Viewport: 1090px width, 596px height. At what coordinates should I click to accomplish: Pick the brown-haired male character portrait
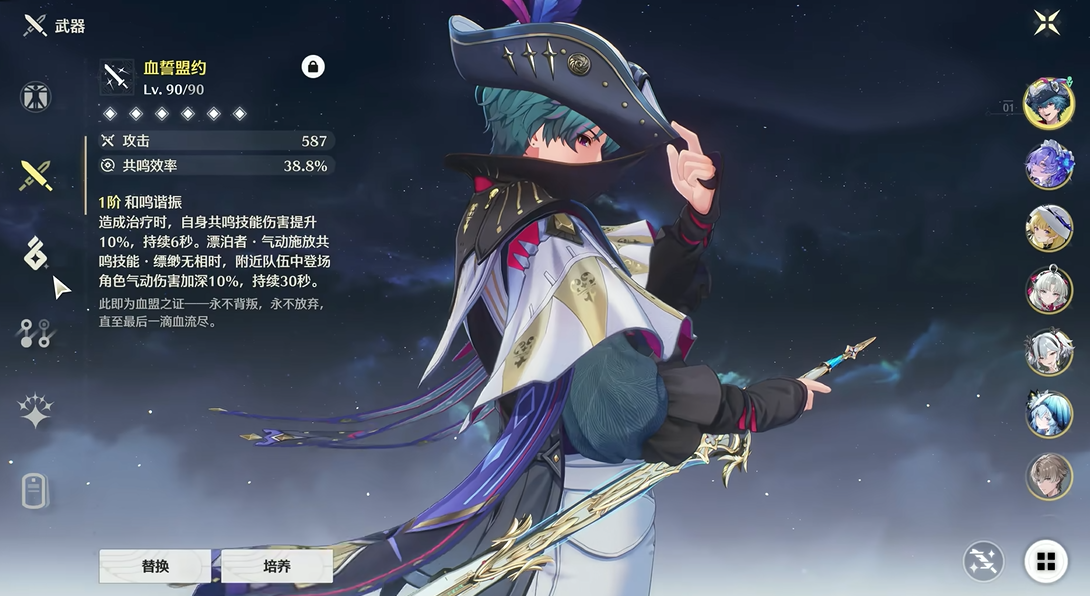point(1048,476)
